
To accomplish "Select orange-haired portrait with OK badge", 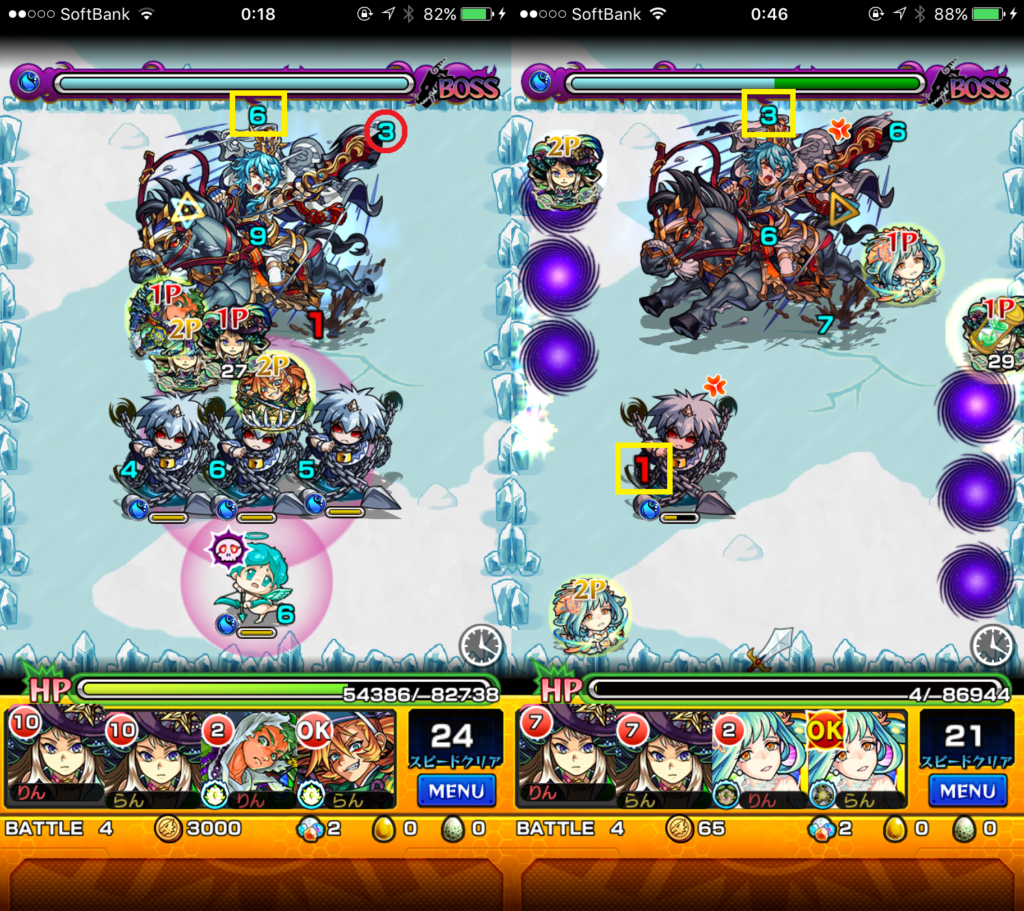I will pyautogui.click(x=345, y=758).
